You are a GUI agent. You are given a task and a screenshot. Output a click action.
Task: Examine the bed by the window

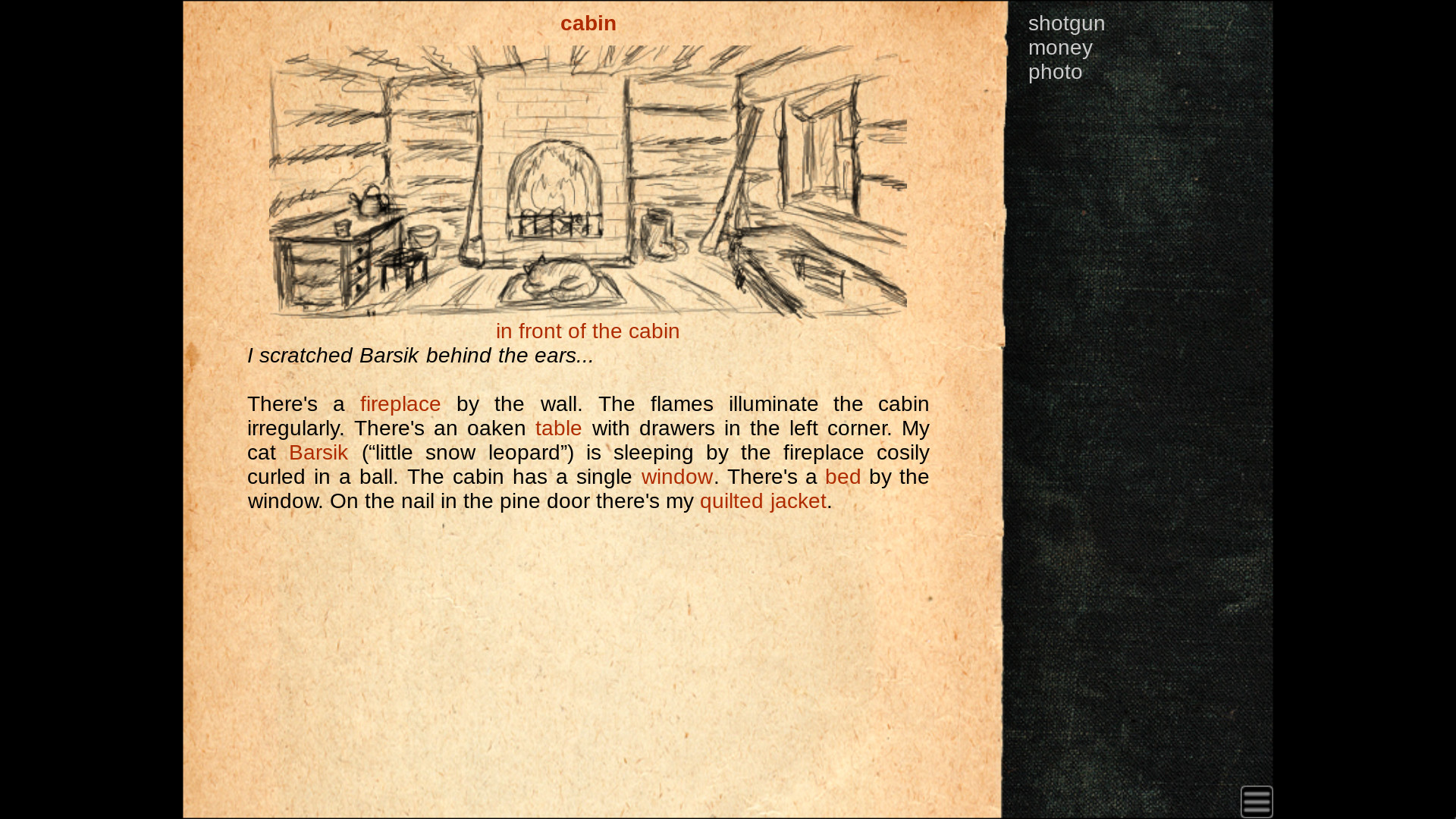point(843,477)
